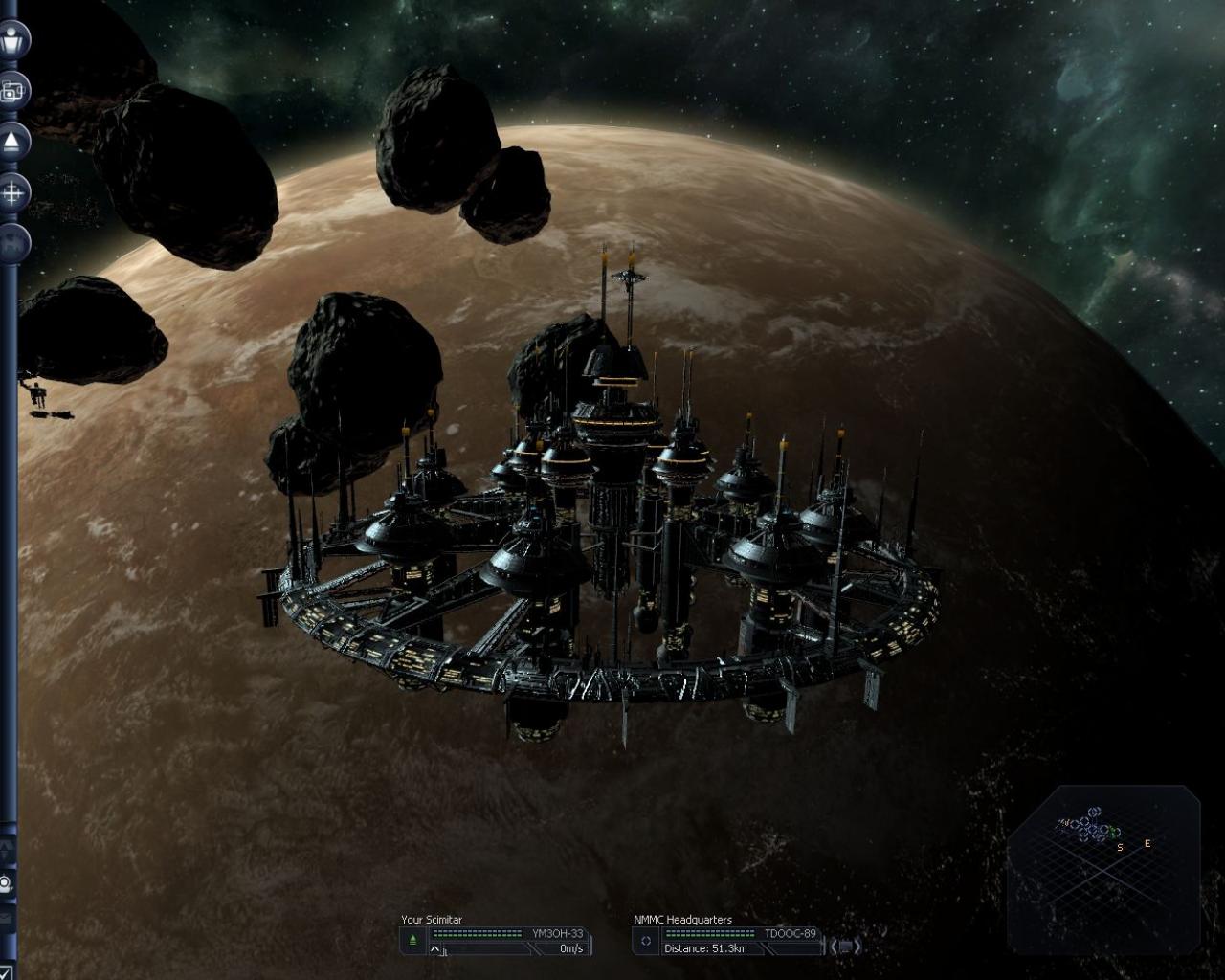
Task: Open the pilot menu icon in the sidebar
Action: pos(12,40)
